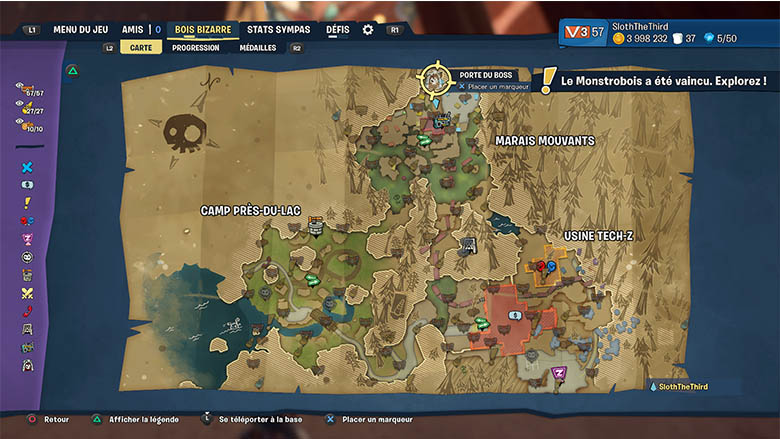This screenshot has width=780, height=439.
Task: Switch to the Amis tab
Action: point(132,29)
